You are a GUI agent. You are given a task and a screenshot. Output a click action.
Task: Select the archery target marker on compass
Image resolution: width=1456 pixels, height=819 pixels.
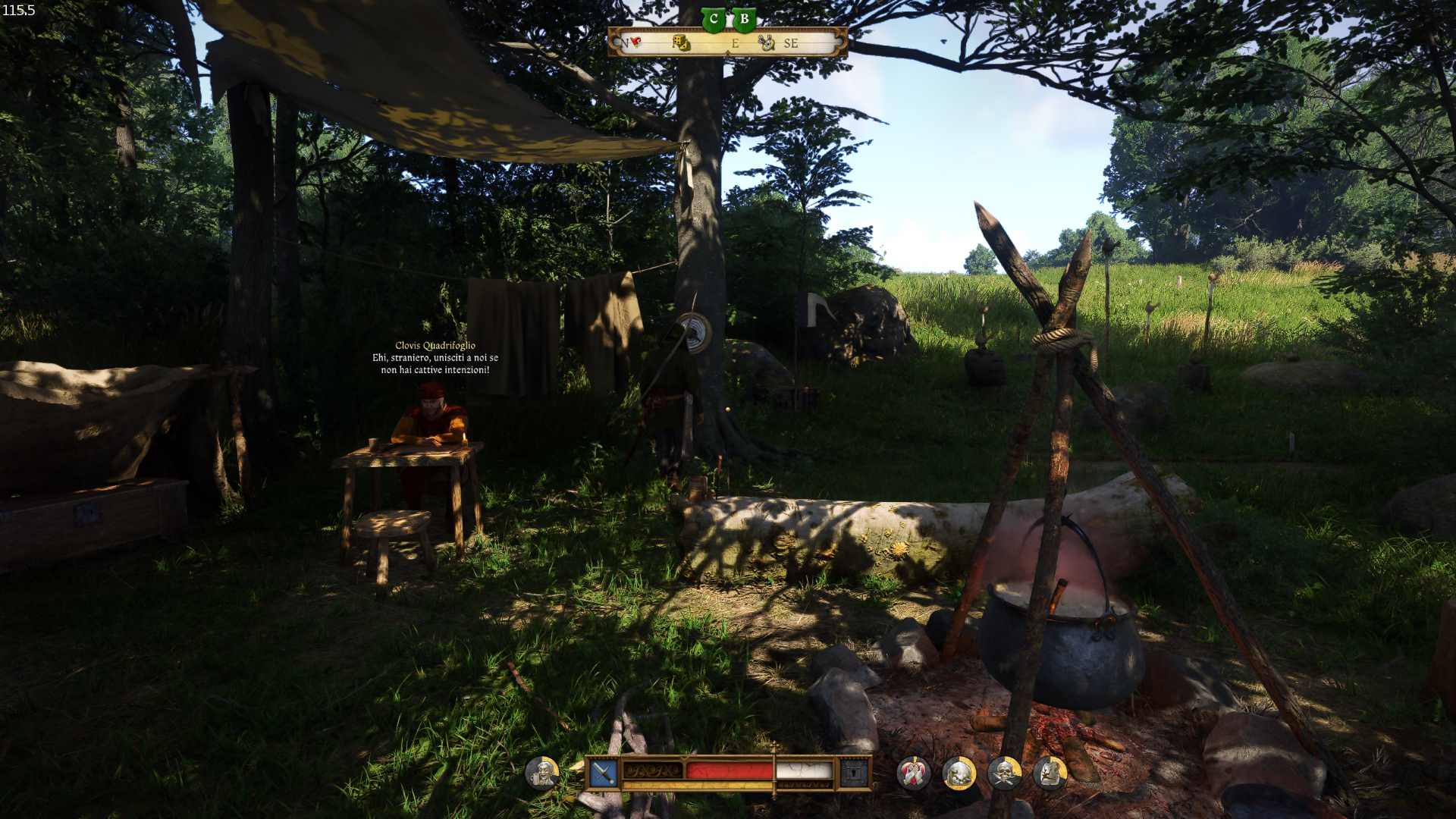767,43
